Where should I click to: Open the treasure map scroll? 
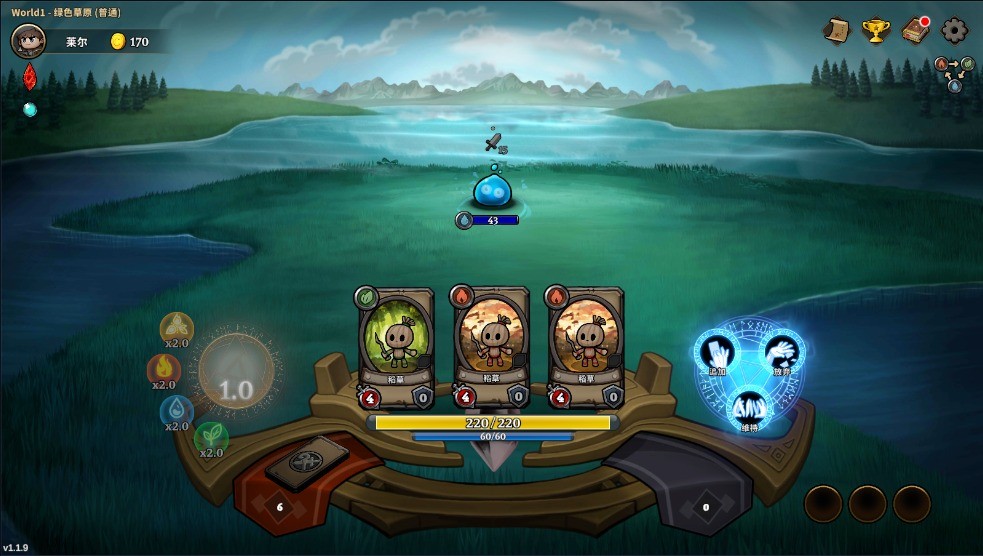[836, 31]
